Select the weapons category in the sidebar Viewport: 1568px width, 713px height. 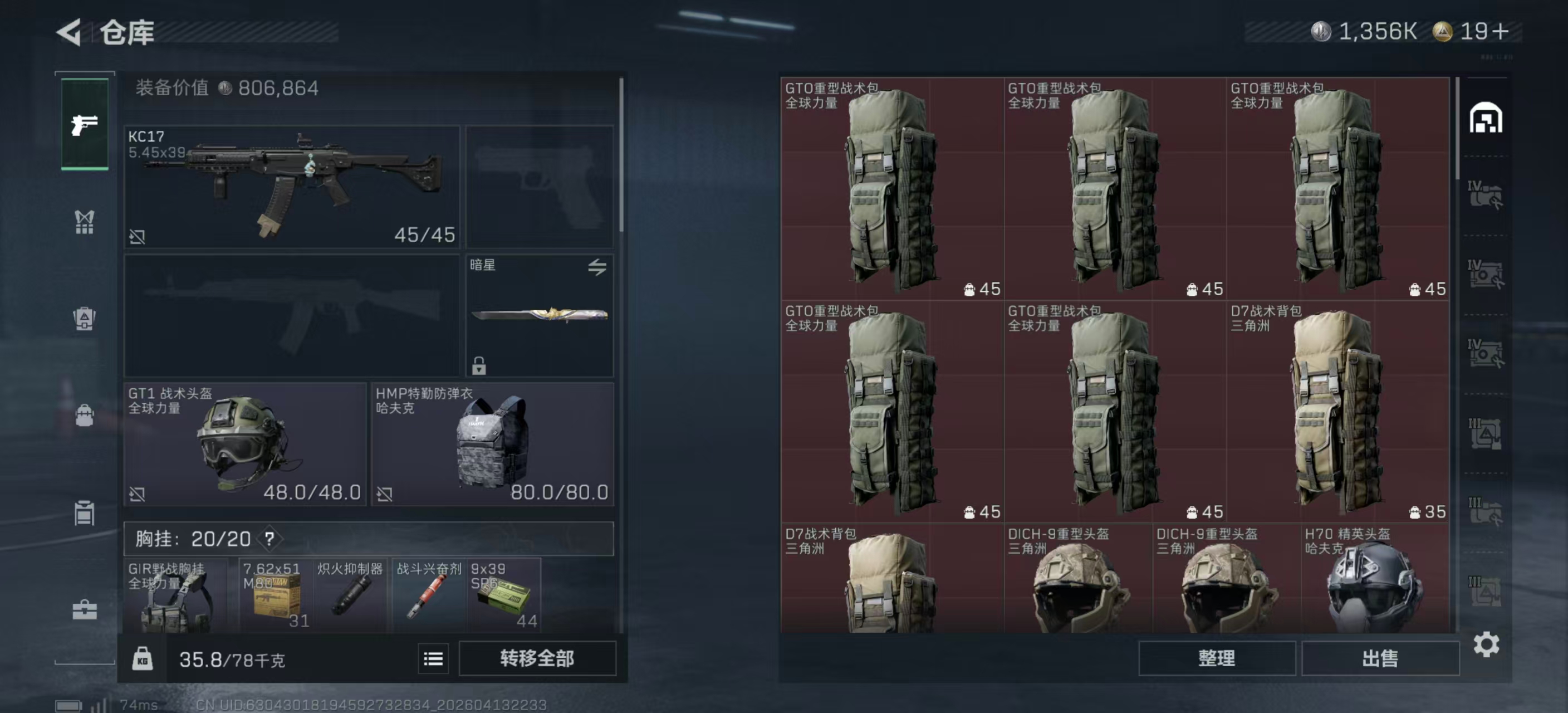tap(84, 124)
